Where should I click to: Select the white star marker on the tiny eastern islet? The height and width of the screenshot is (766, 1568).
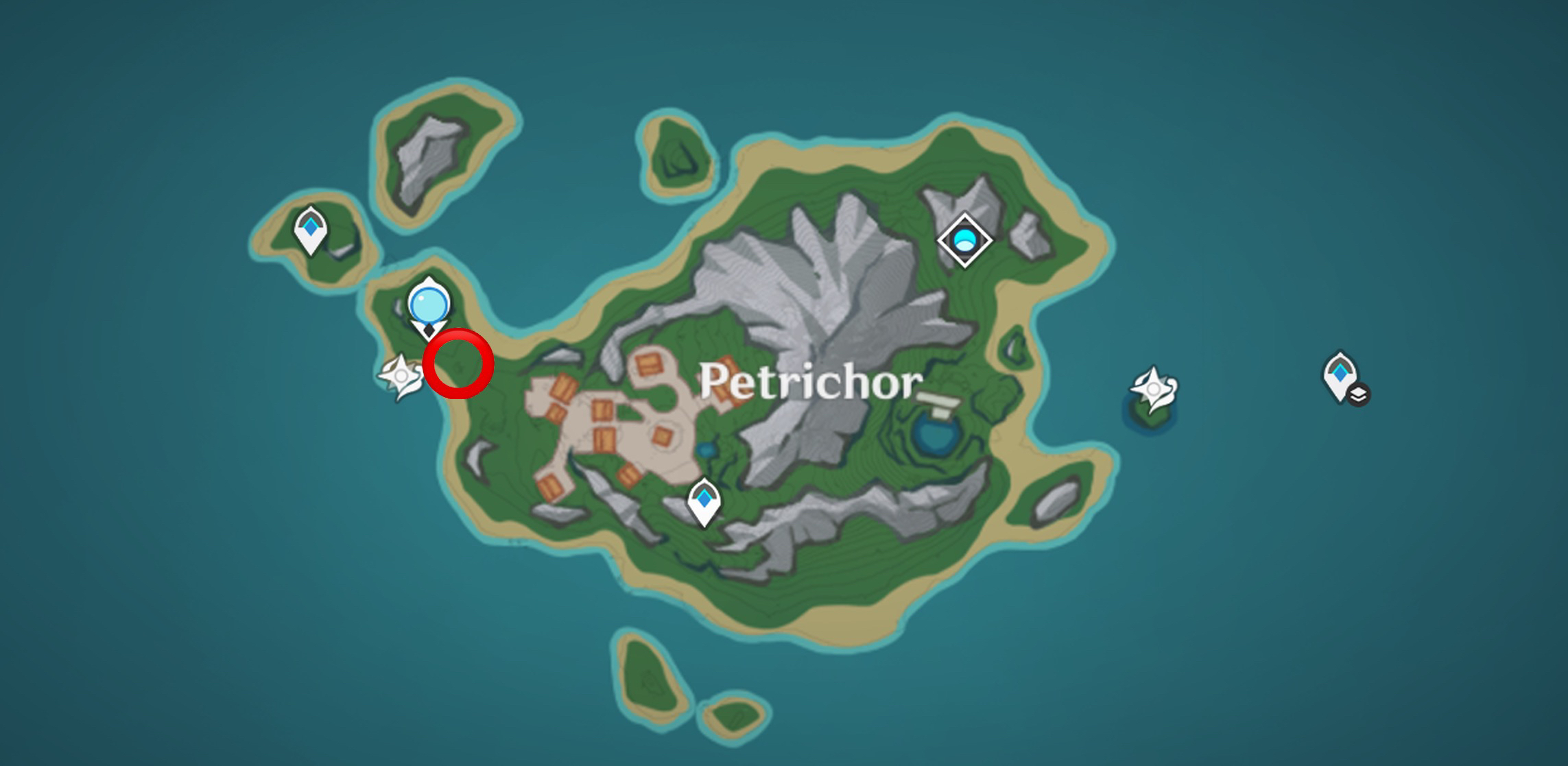tap(1154, 389)
